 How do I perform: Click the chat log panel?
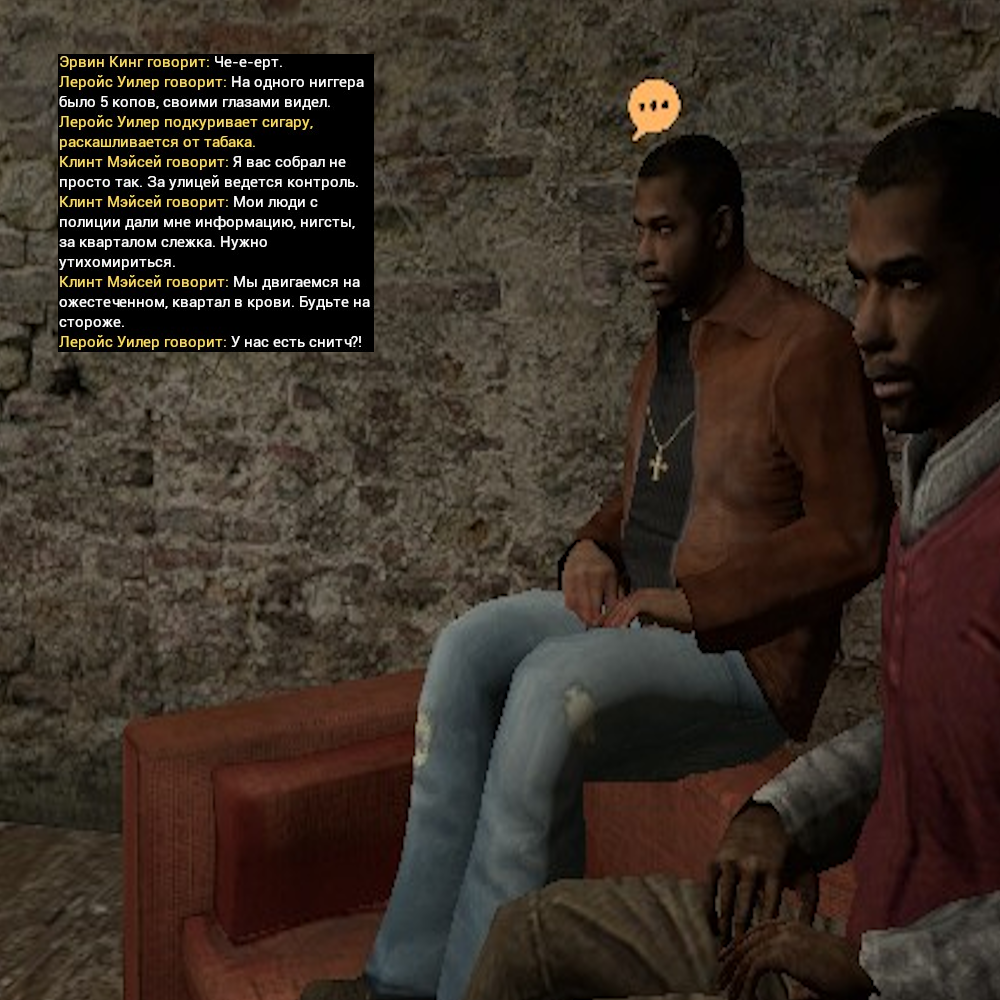point(215,202)
